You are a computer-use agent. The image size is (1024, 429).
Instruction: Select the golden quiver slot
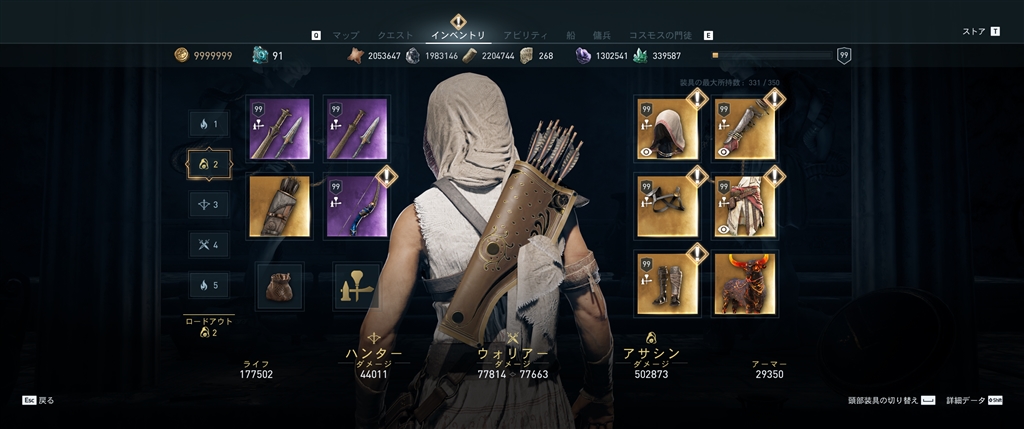tap(279, 207)
